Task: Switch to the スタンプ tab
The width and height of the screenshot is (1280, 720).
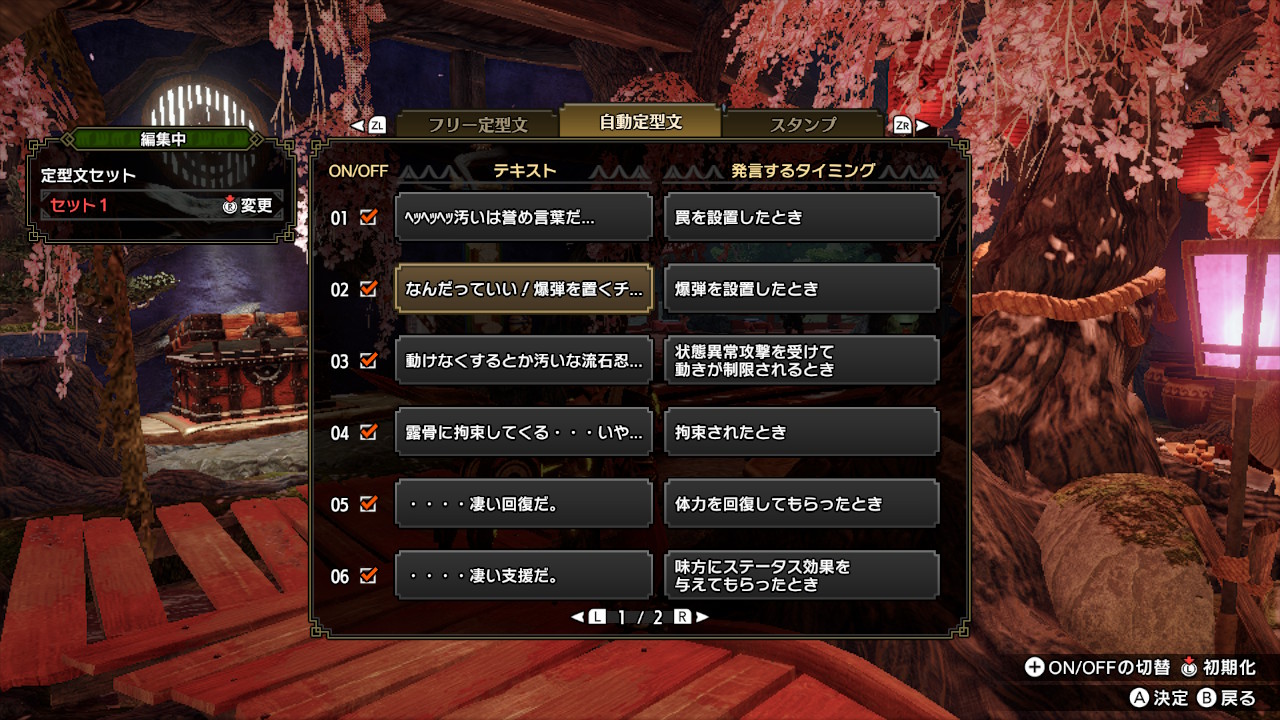Action: click(x=805, y=124)
